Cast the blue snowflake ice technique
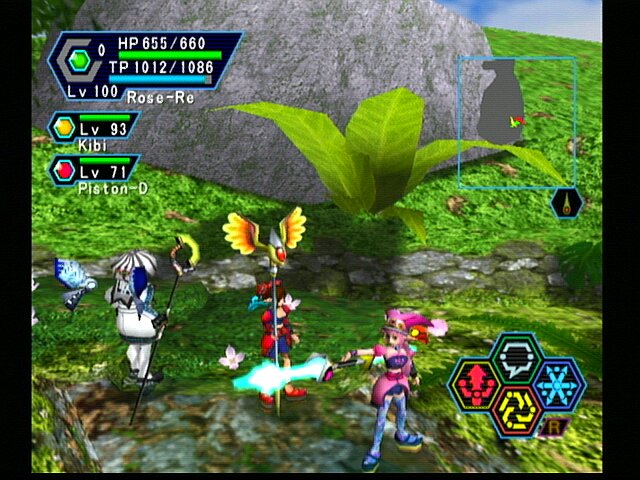The height and width of the screenshot is (480, 640). click(558, 383)
